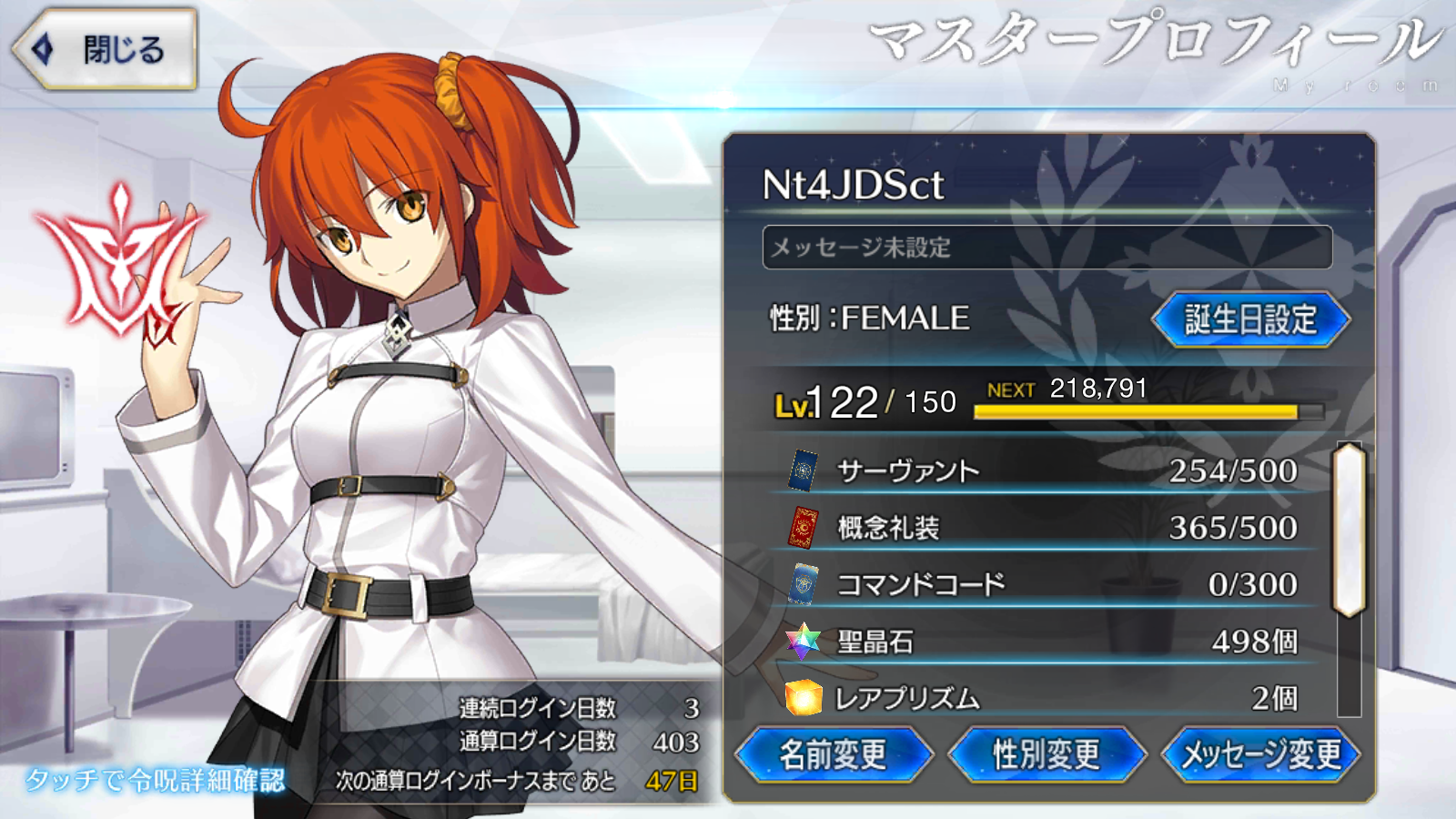1456x819 pixels.
Task: Click the コマンドコード command code card icon
Action: 804,584
